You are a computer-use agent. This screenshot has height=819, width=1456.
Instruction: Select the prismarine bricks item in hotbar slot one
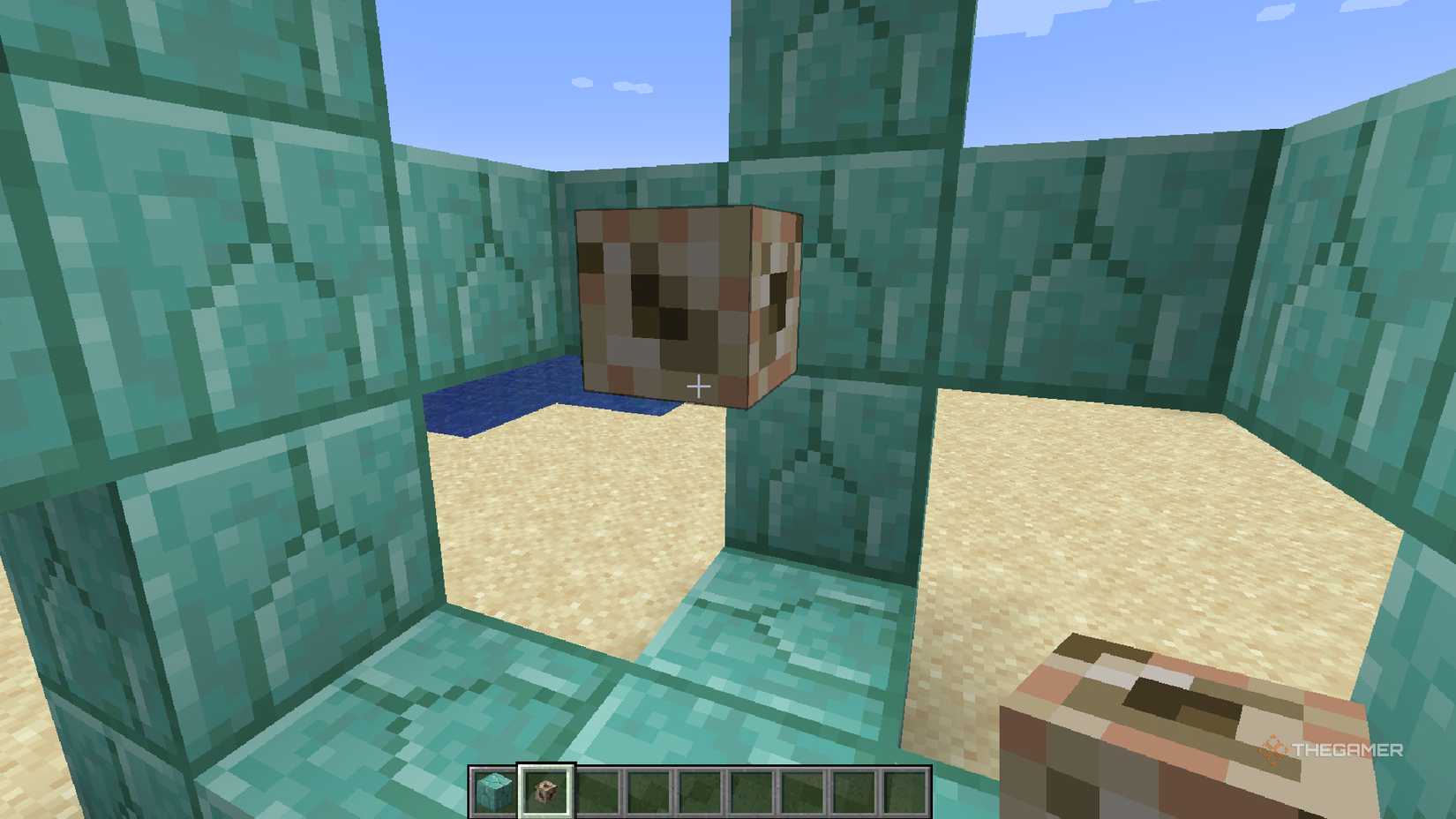point(493,790)
